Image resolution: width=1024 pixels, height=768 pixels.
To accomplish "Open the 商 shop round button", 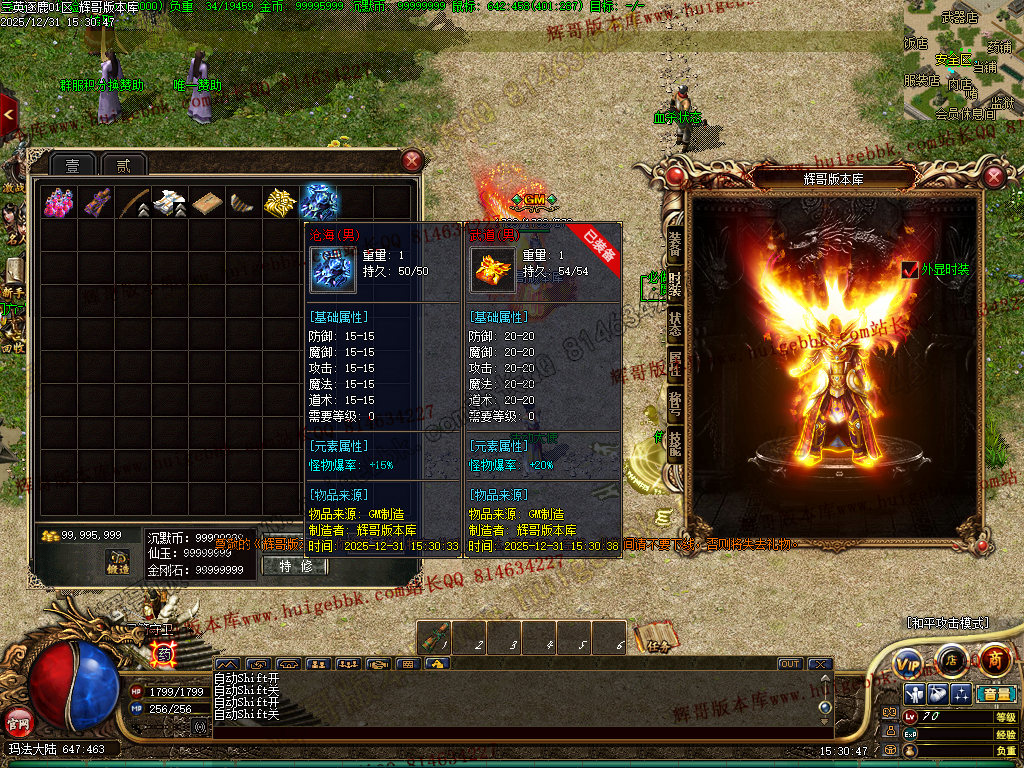I will (x=994, y=661).
